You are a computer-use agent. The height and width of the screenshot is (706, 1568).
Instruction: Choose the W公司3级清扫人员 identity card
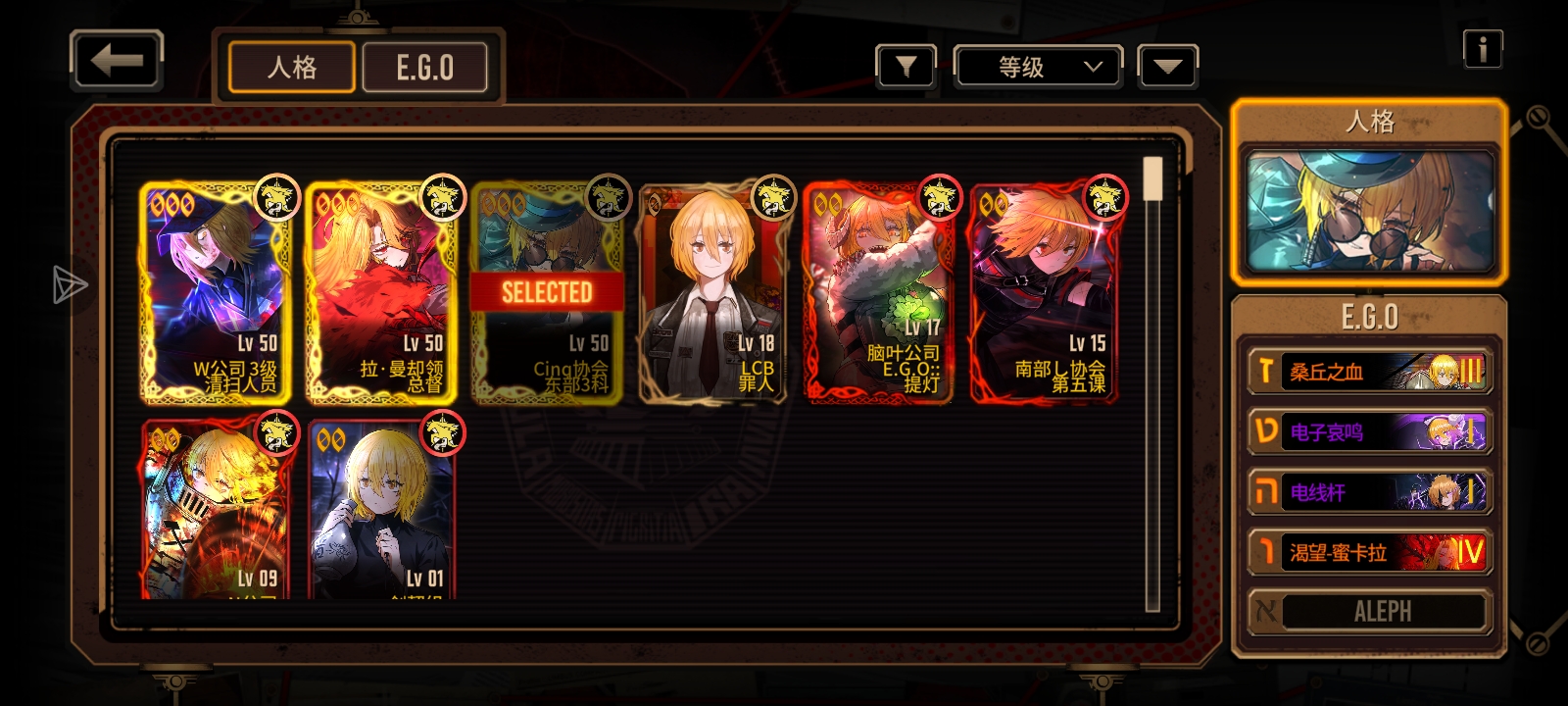point(216,292)
